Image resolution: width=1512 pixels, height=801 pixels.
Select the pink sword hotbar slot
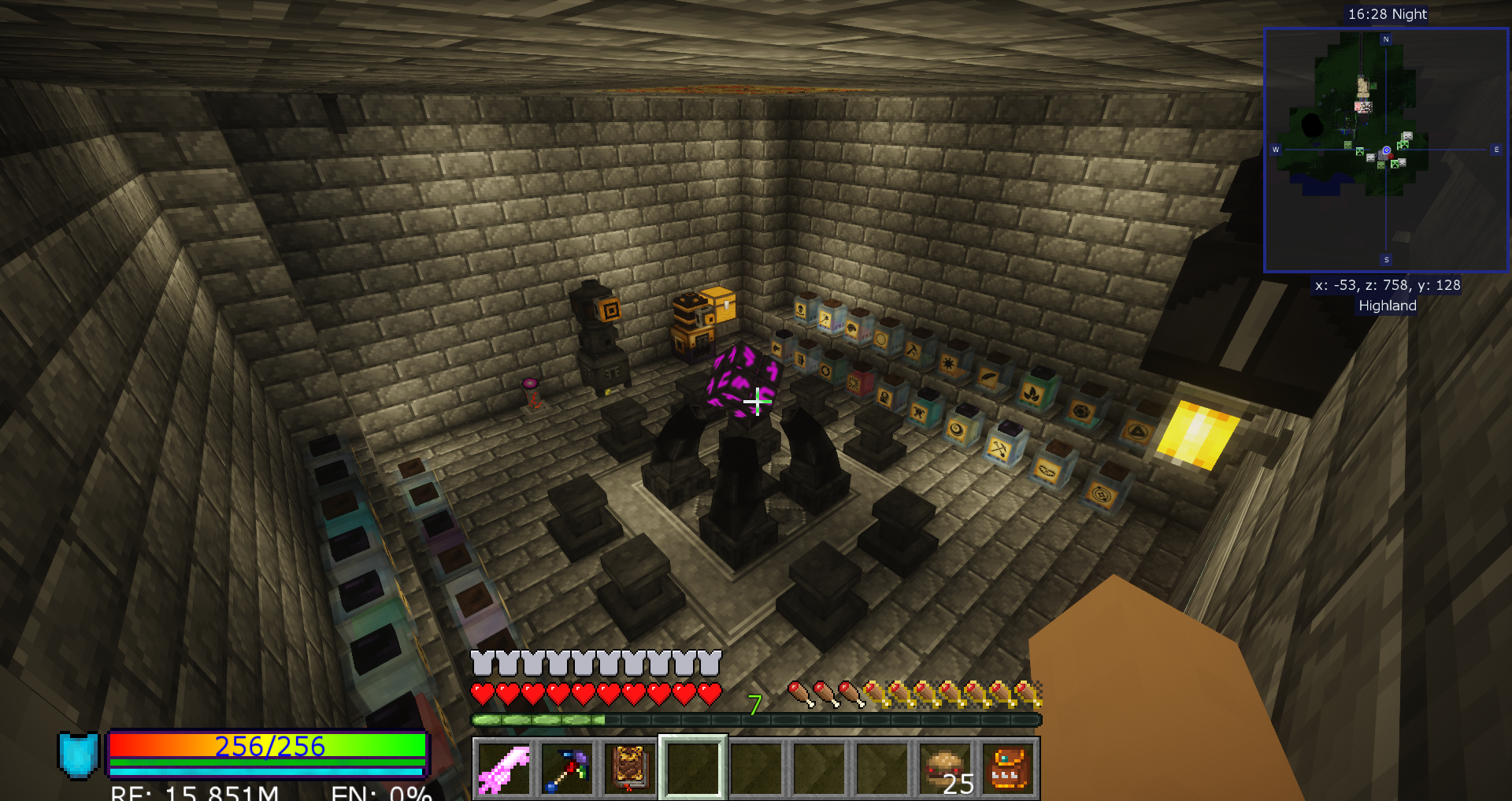tap(504, 769)
